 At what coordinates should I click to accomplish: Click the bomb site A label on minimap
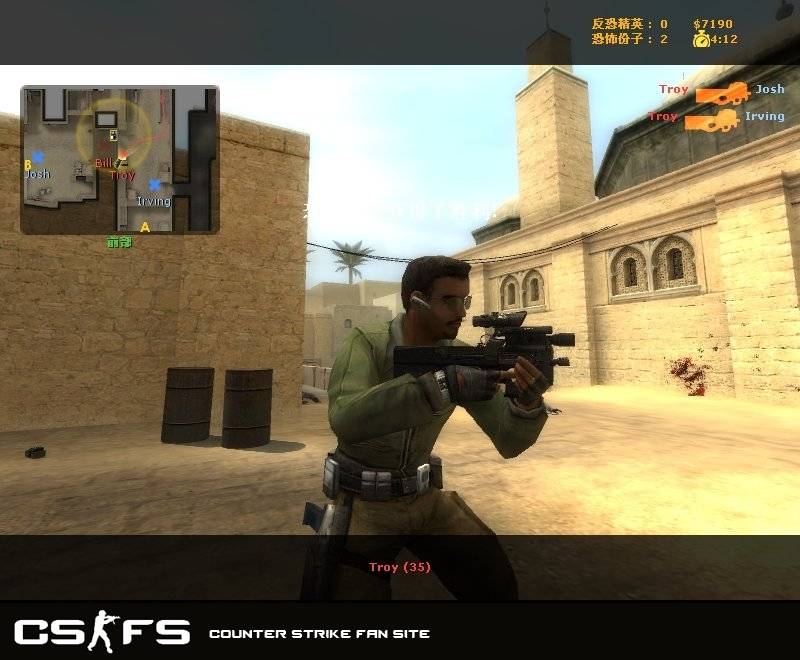[x=144, y=227]
